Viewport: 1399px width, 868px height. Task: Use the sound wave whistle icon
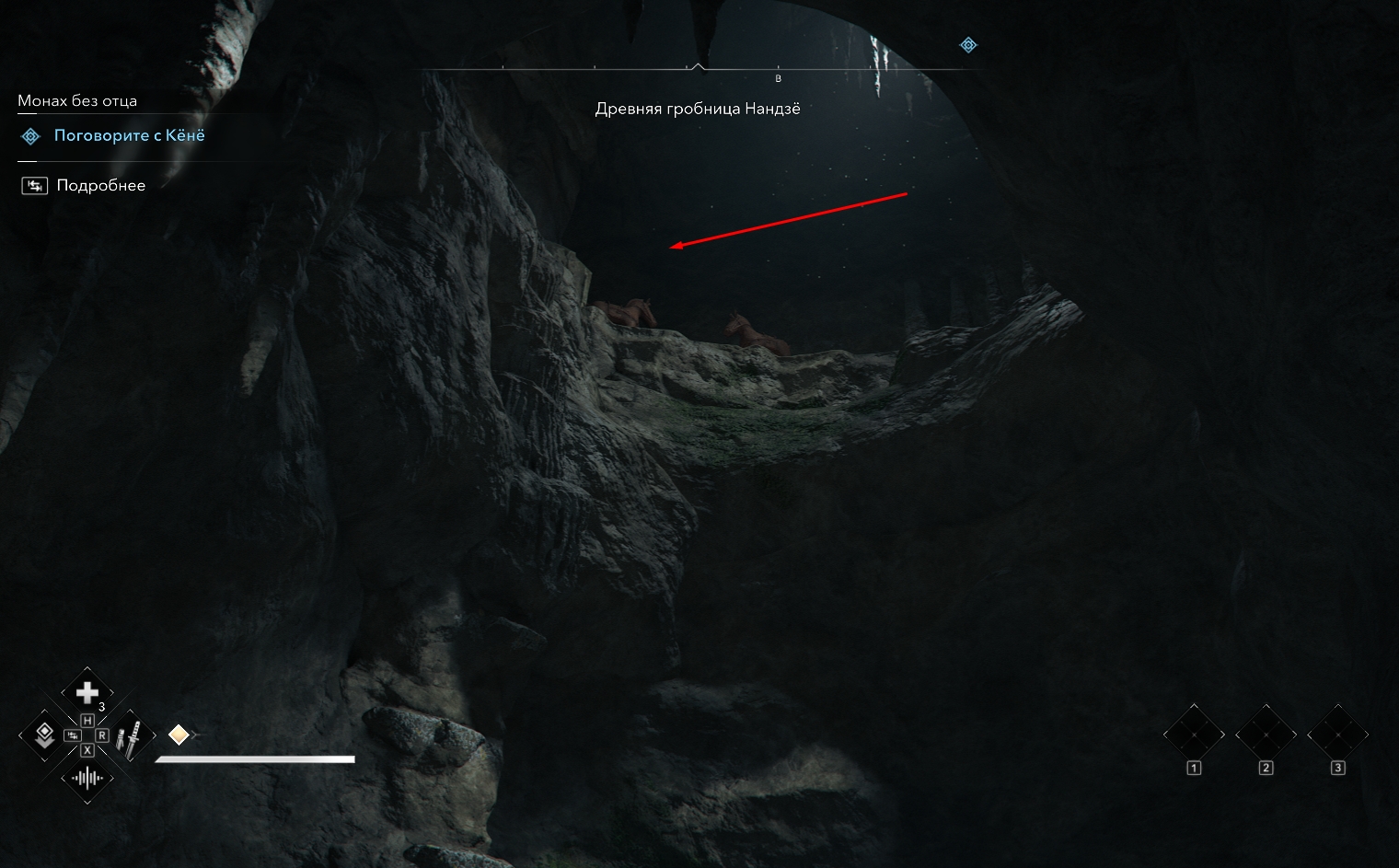87,779
